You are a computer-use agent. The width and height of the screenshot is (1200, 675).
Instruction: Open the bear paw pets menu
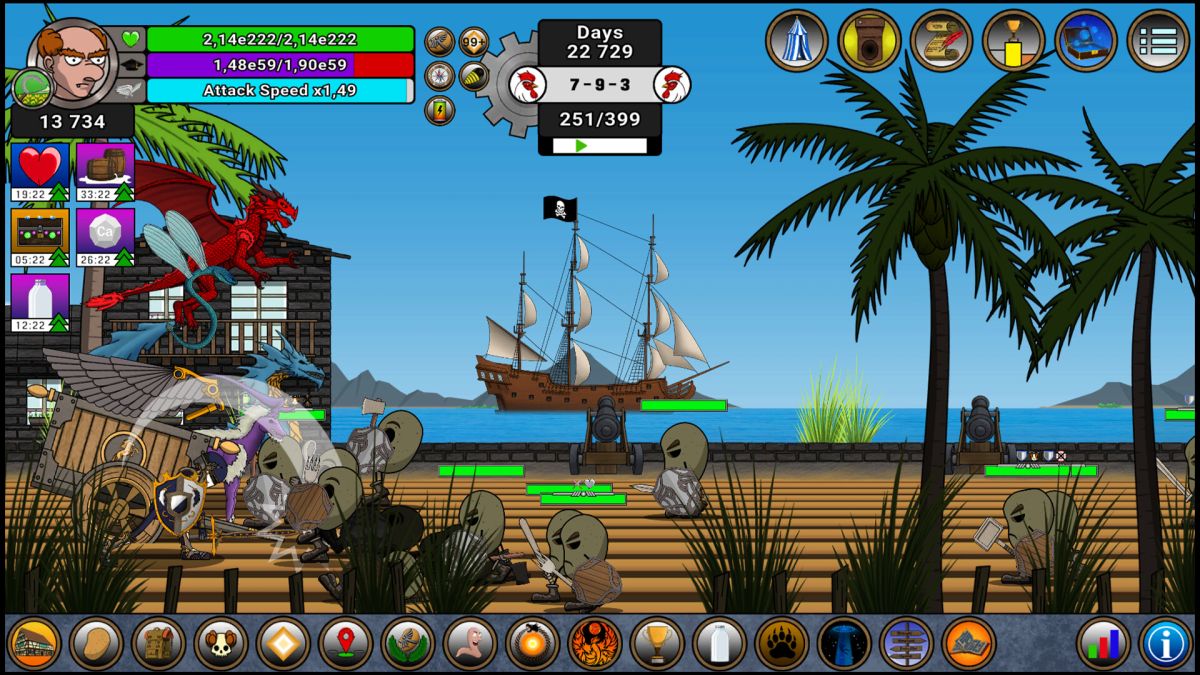click(x=782, y=643)
